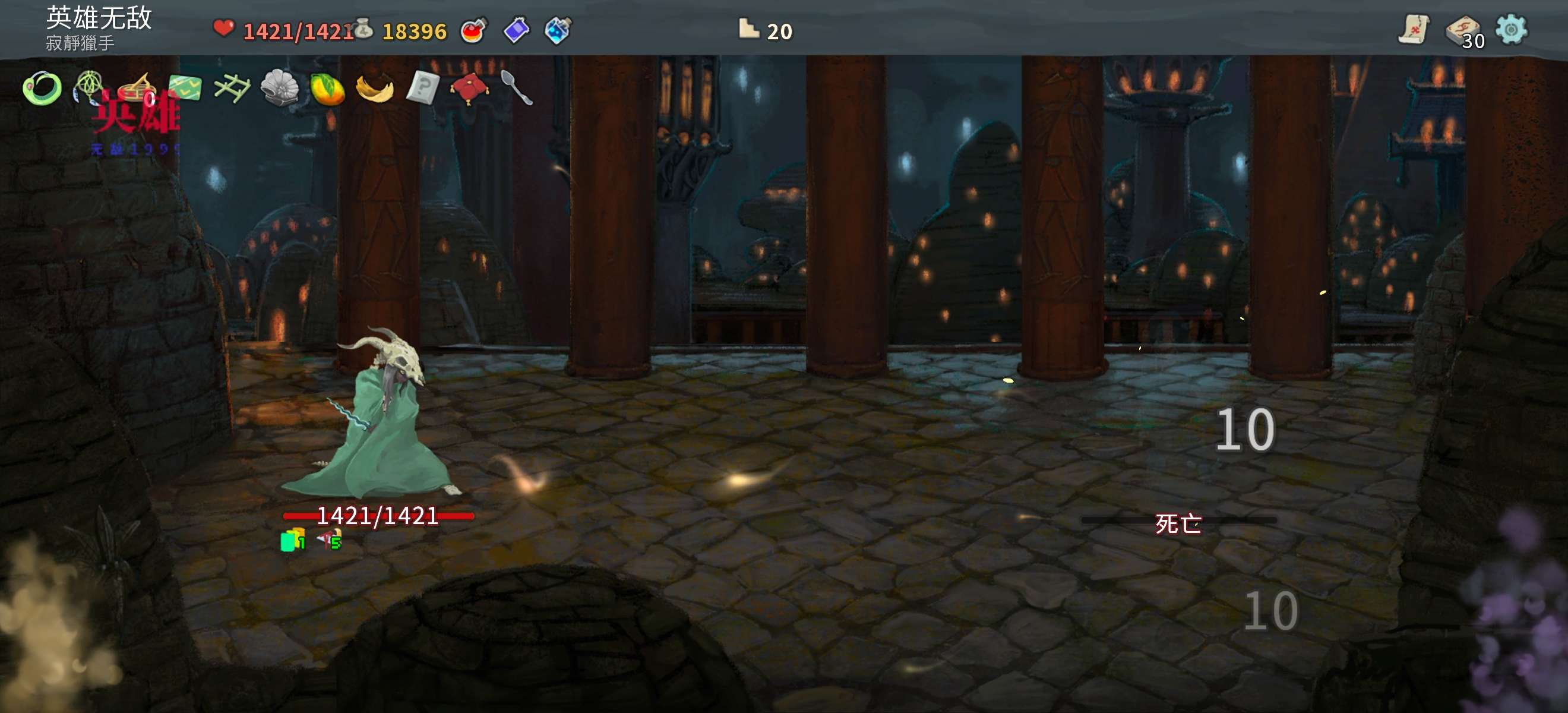Inspect the question mark card relic
The height and width of the screenshot is (713, 1568).
(x=422, y=88)
